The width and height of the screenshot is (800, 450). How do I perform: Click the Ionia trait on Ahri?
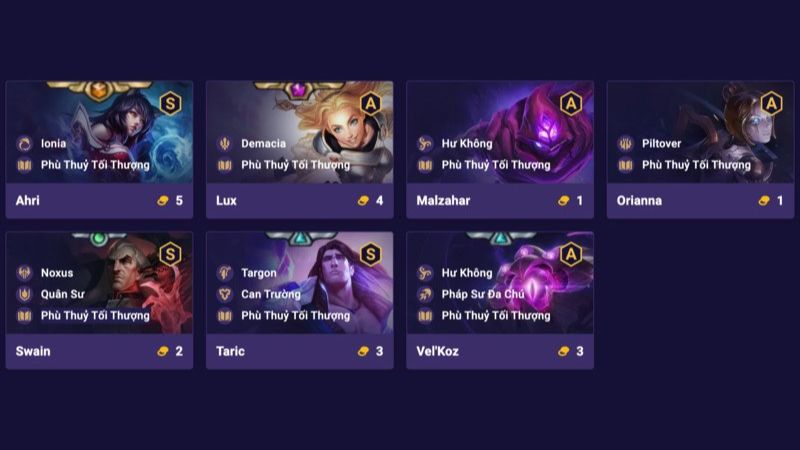click(53, 143)
